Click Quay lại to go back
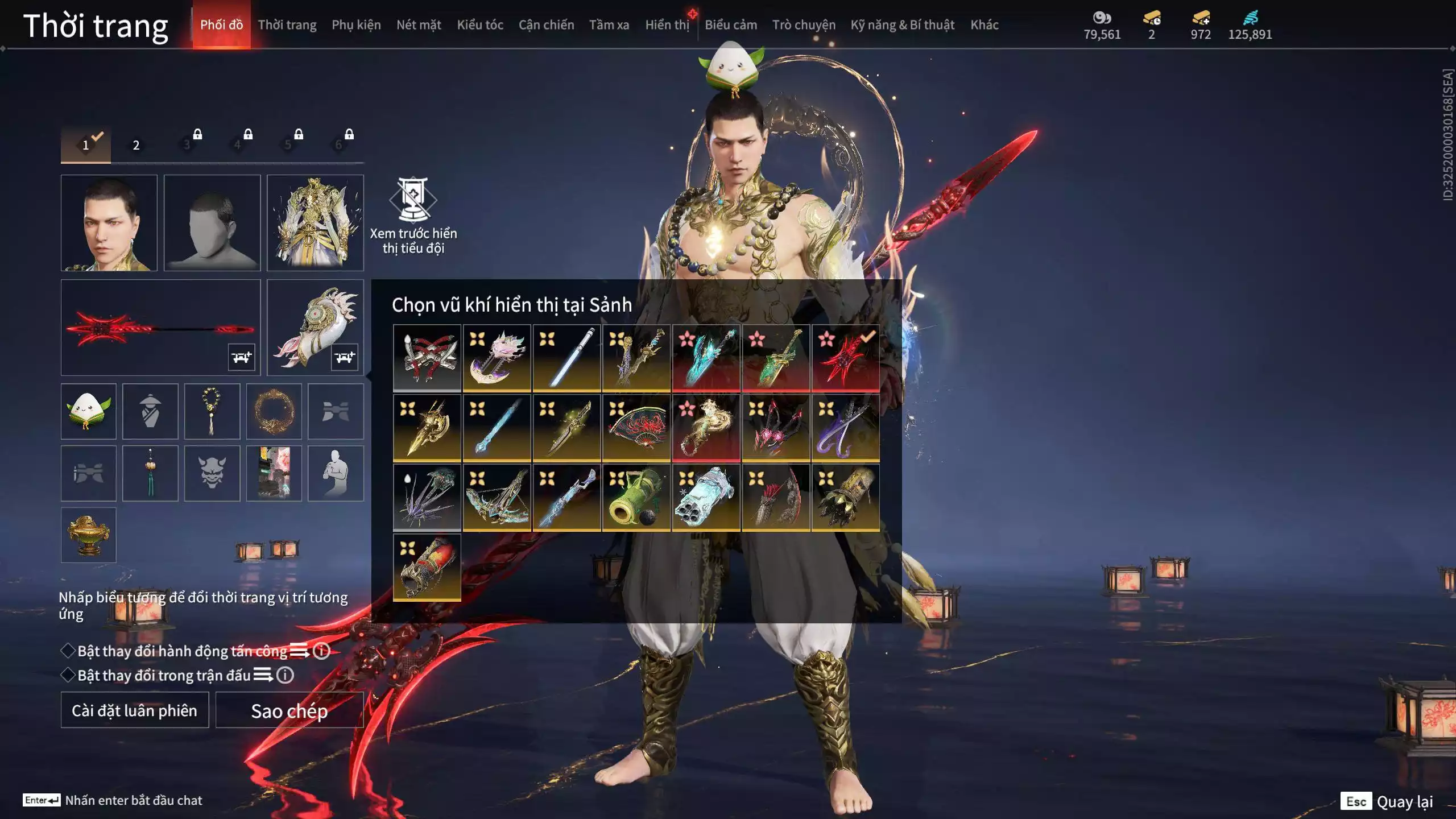 pos(1404,802)
